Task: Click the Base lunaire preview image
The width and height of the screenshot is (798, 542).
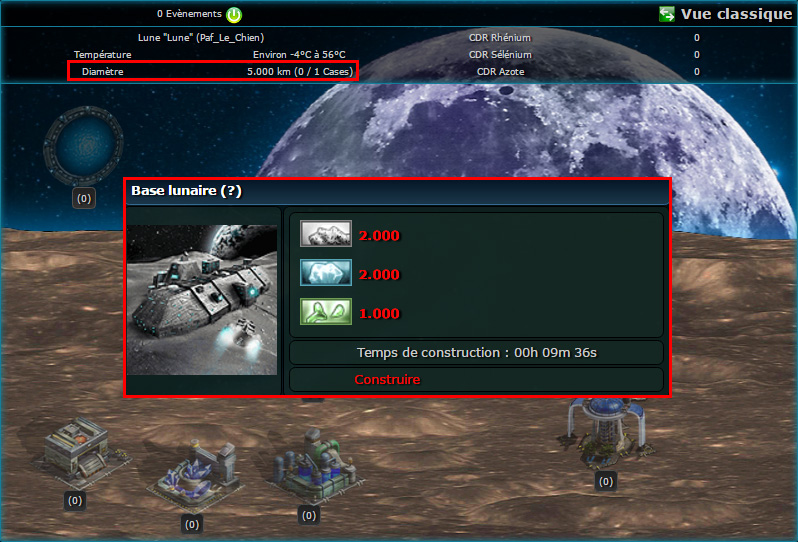Action: coord(202,299)
